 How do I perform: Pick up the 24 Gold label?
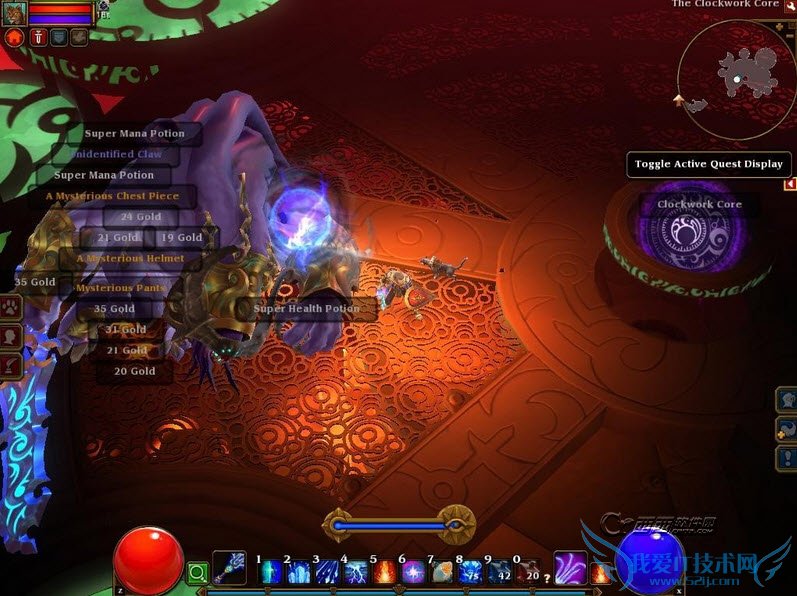tap(140, 217)
